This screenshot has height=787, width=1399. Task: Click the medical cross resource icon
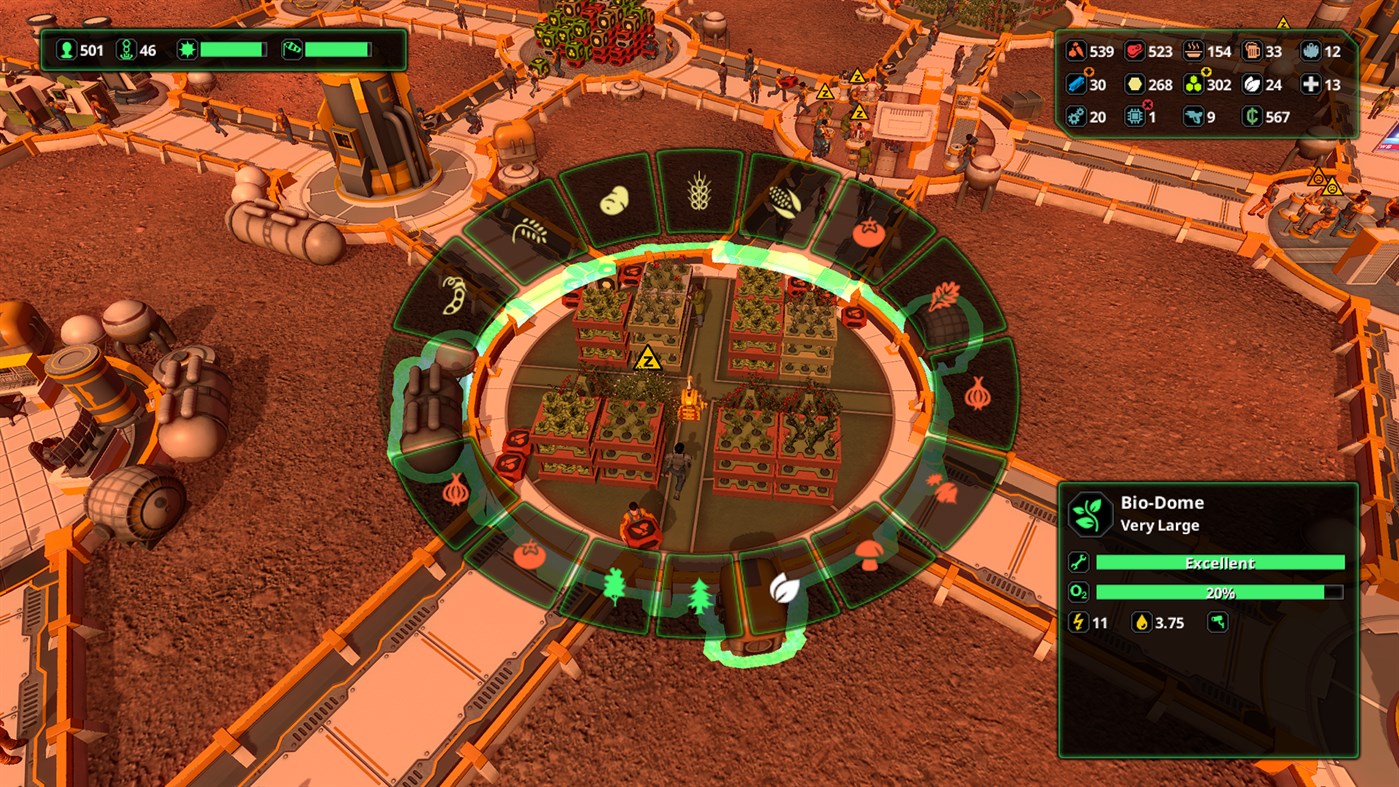[x=1311, y=84]
